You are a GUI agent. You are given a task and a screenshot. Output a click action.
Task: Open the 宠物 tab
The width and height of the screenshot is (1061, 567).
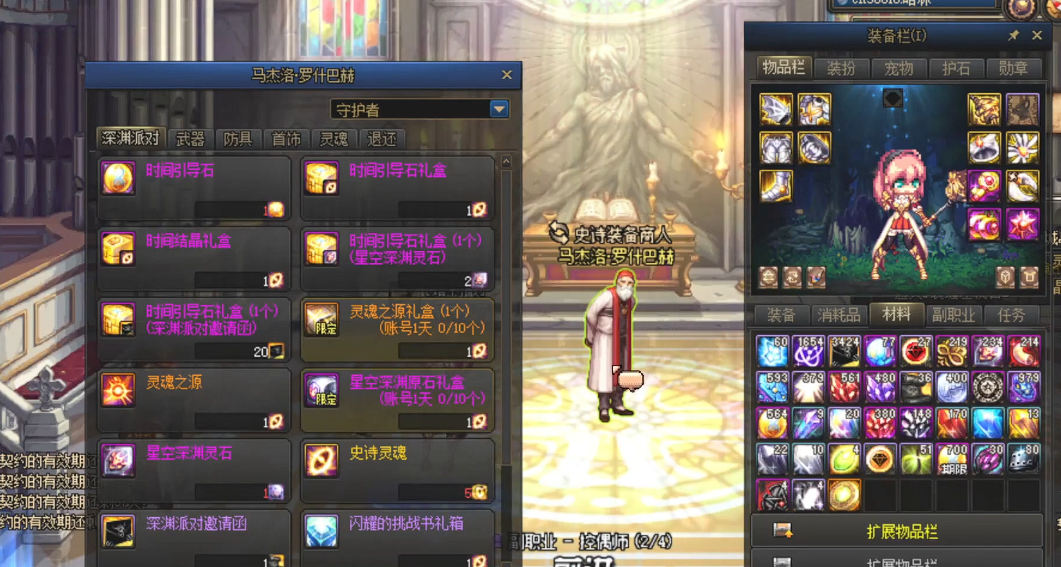coord(899,68)
